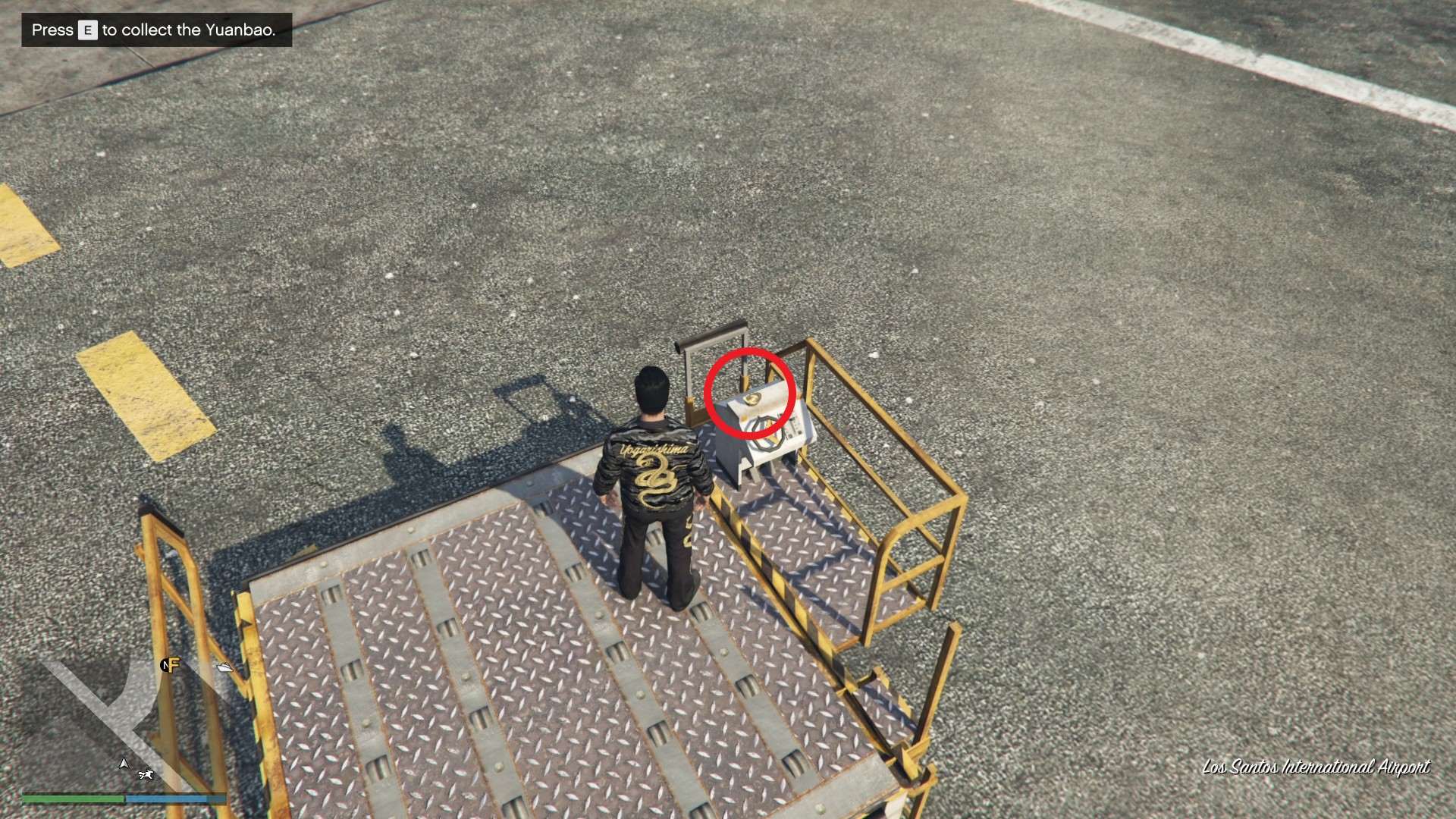1456x819 pixels.
Task: Click the green portion of the health meter
Action: (72, 799)
